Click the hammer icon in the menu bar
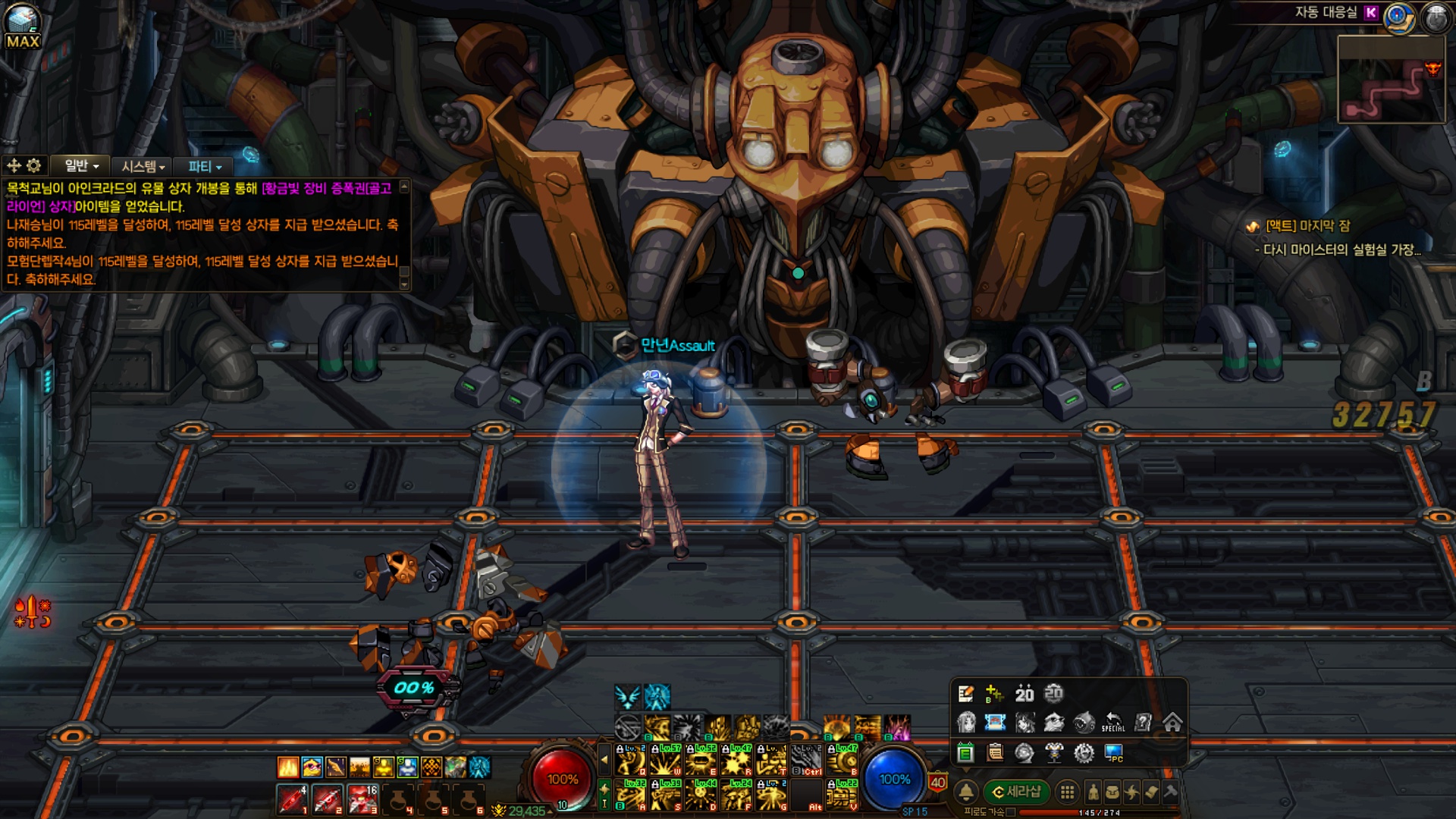The width and height of the screenshot is (1456, 819). coord(1170,792)
